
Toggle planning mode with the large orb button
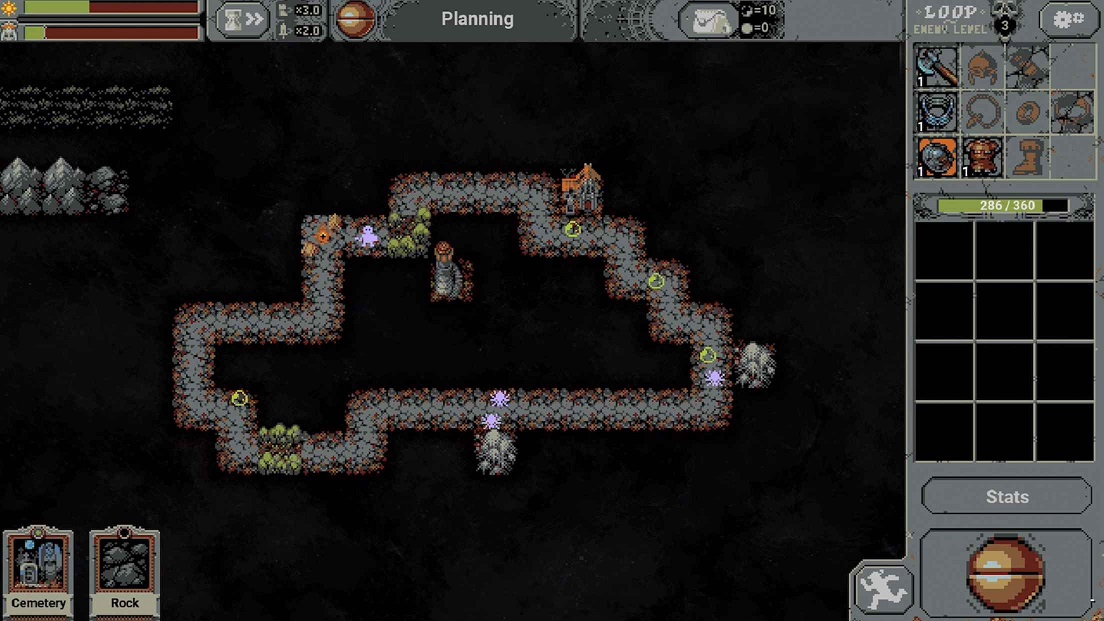1004,573
